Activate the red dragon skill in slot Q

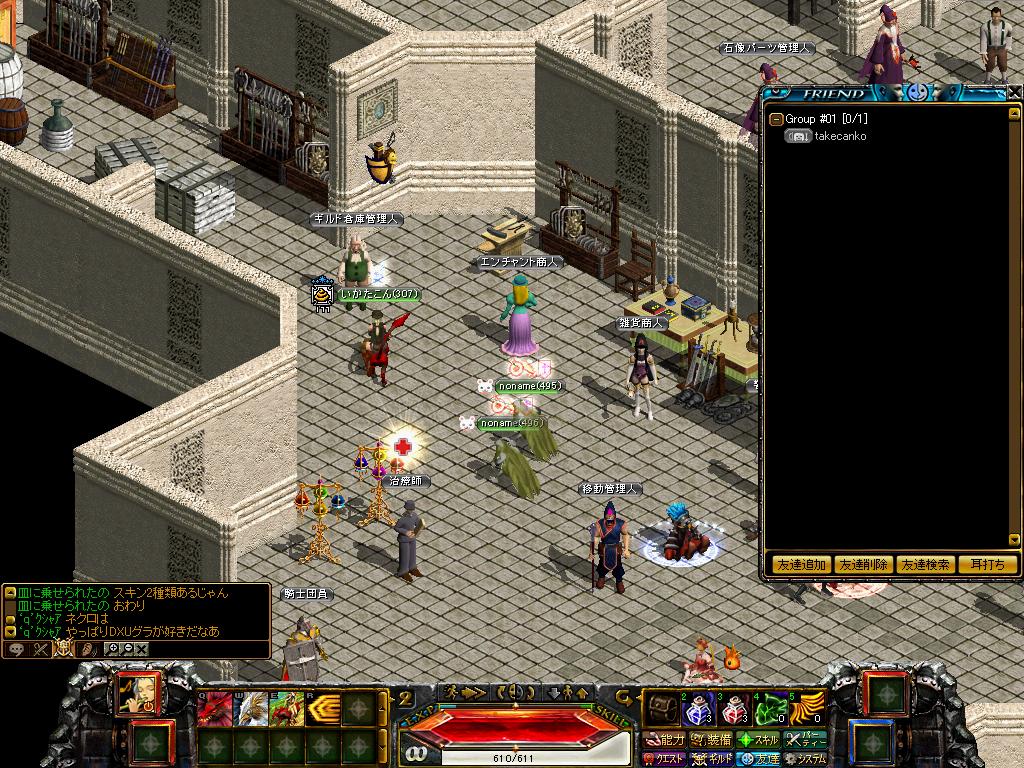216,709
